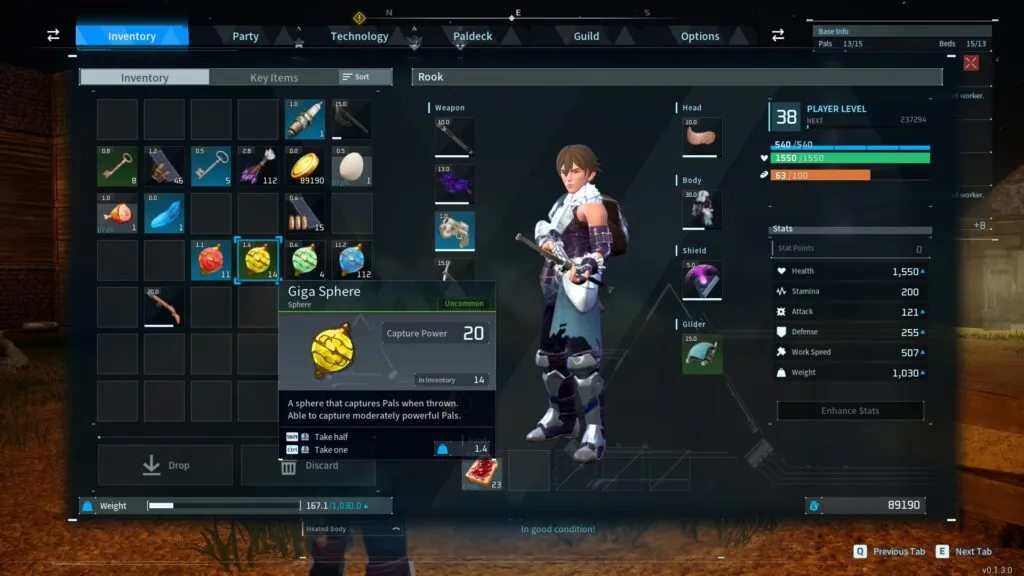Screen dimensions: 1024x576
Task: Choose the blue sphere stack of 112
Action: (352, 260)
